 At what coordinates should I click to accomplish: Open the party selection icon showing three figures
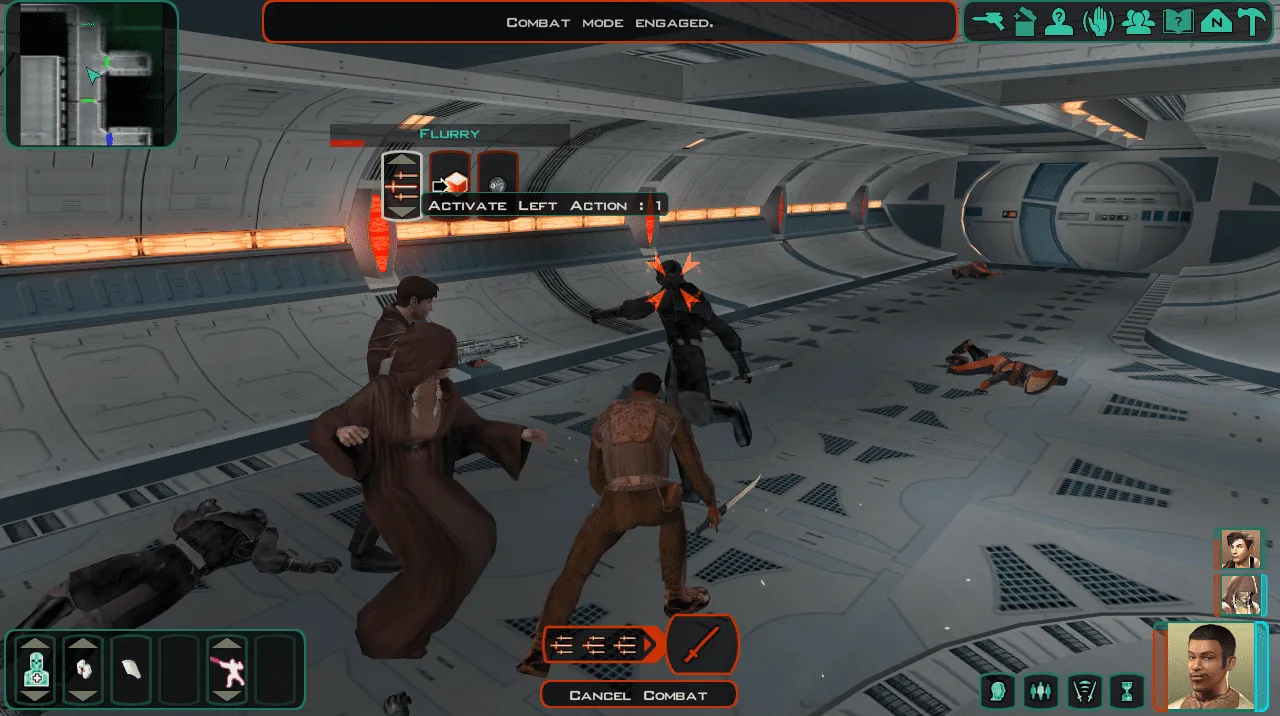tap(1138, 21)
